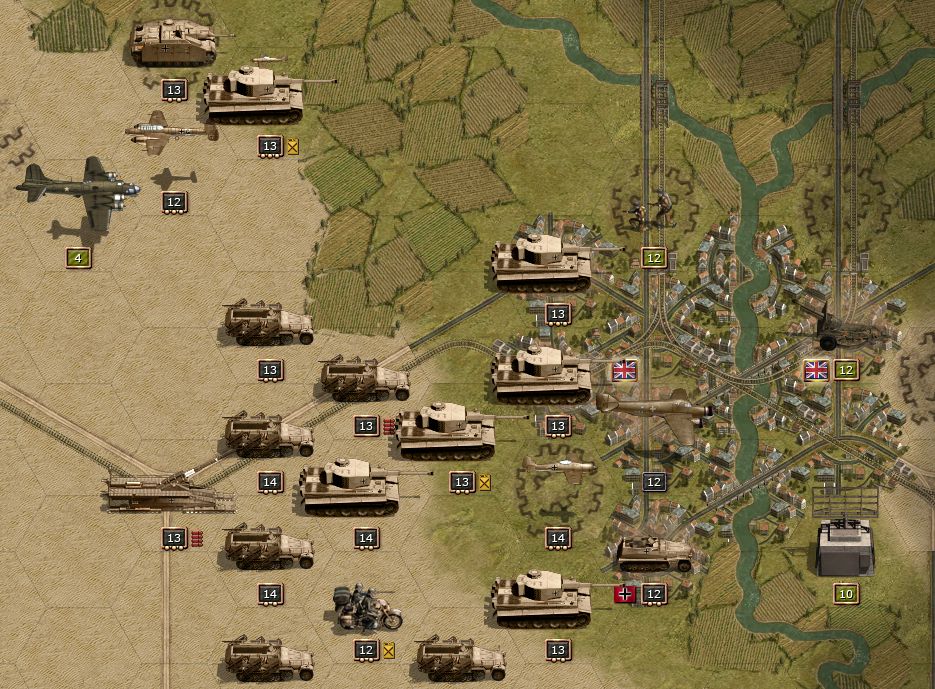Select the infantry squad on the railway
Viewport: 935px width, 689px height.
pos(651,210)
